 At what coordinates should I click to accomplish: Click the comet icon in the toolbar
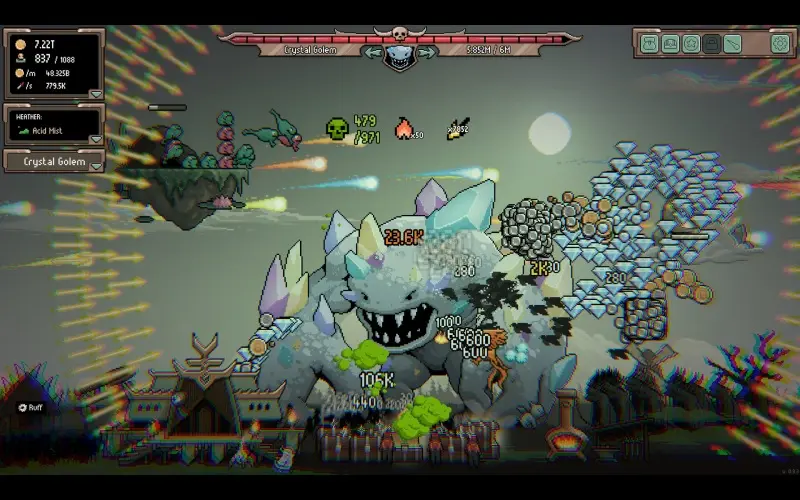tap(733, 43)
